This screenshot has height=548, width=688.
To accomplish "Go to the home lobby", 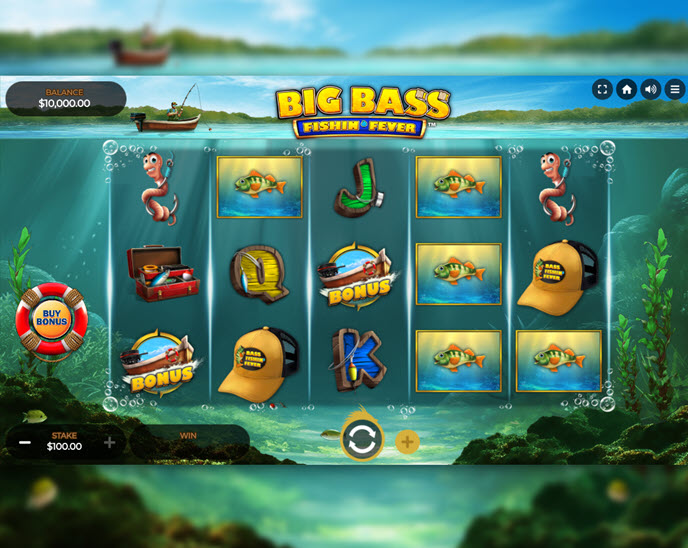I will tap(627, 89).
